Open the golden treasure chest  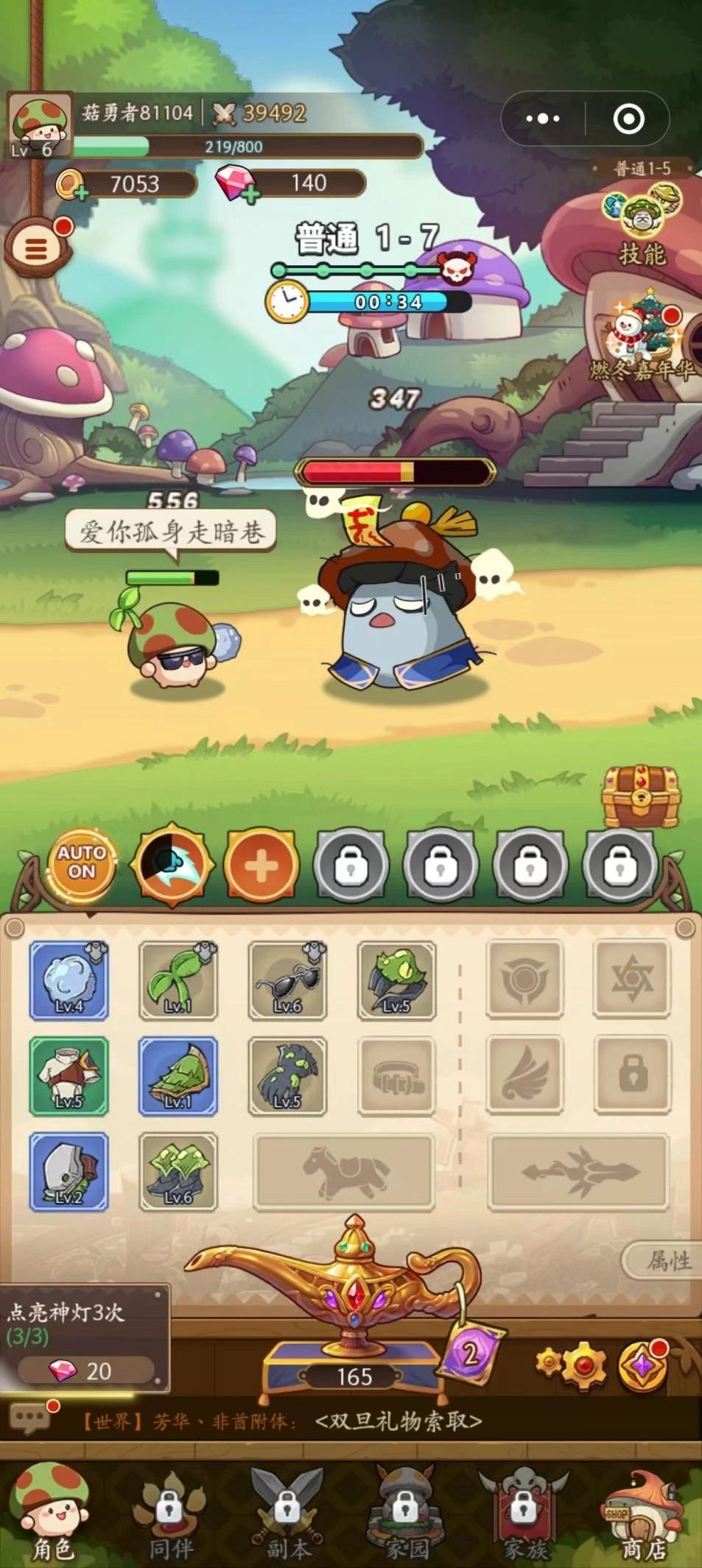pyautogui.click(x=640, y=796)
